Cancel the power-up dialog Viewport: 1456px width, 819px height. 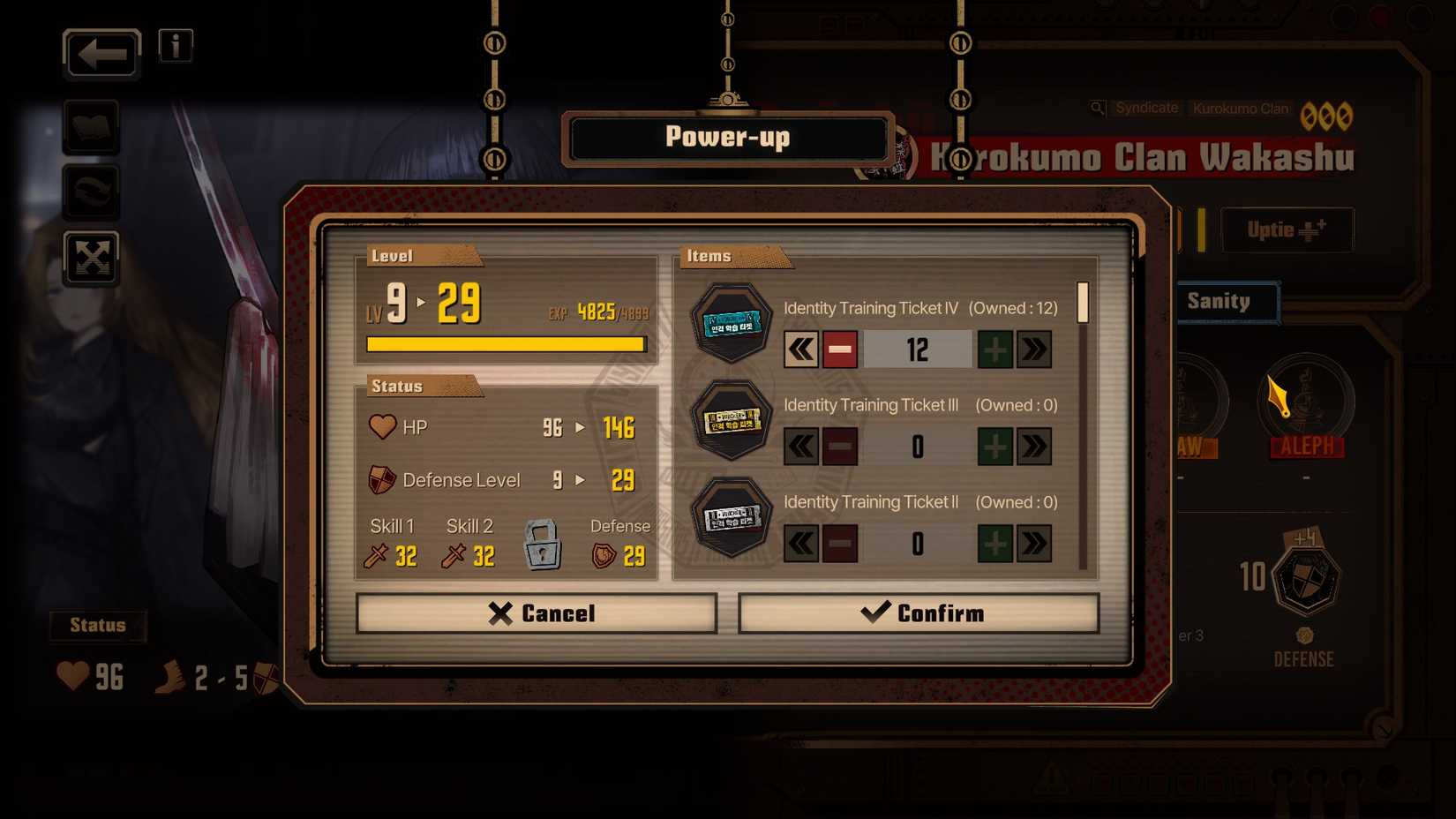(535, 612)
